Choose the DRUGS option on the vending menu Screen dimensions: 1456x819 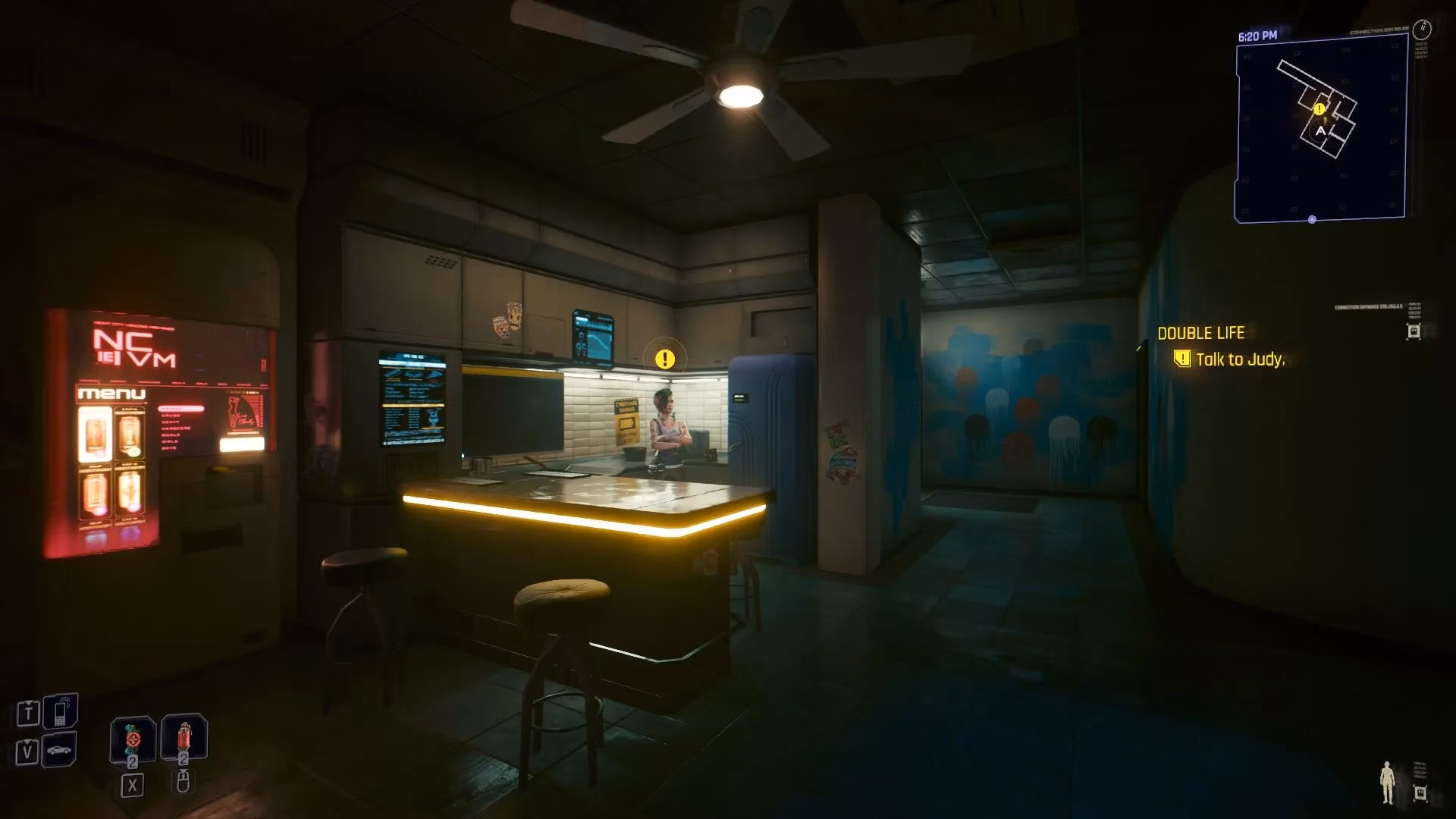pos(171,416)
